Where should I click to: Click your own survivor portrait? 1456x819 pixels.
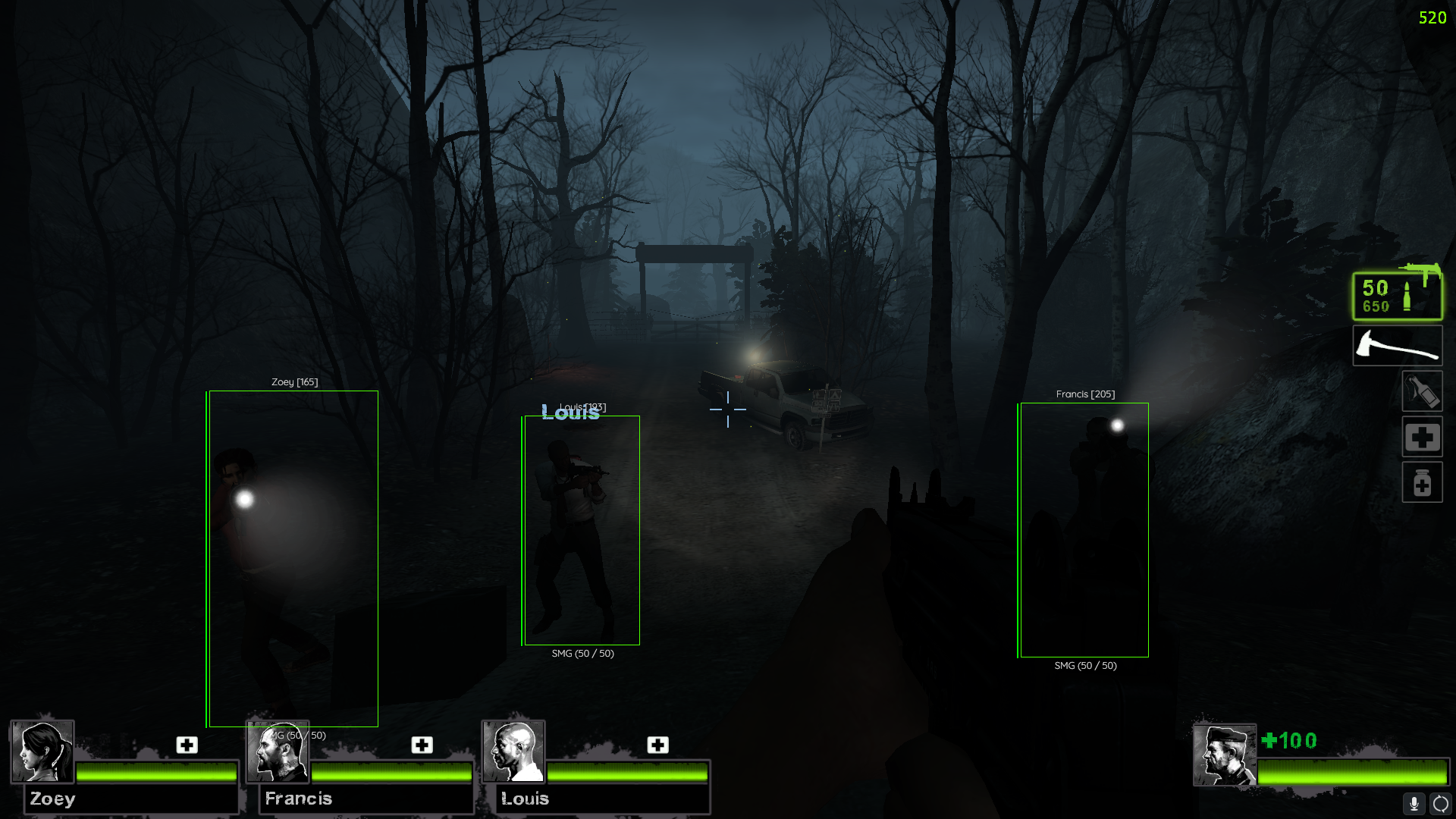coord(1224,755)
